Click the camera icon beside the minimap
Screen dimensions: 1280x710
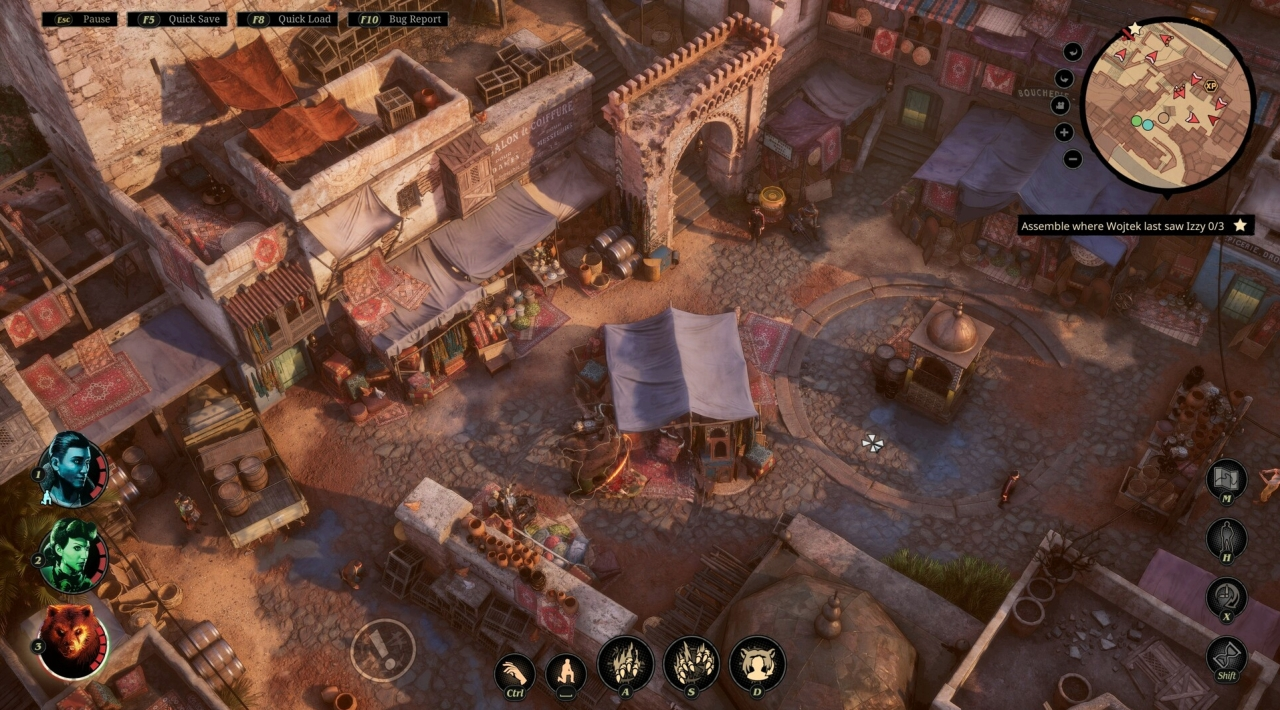pyautogui.click(x=1061, y=104)
